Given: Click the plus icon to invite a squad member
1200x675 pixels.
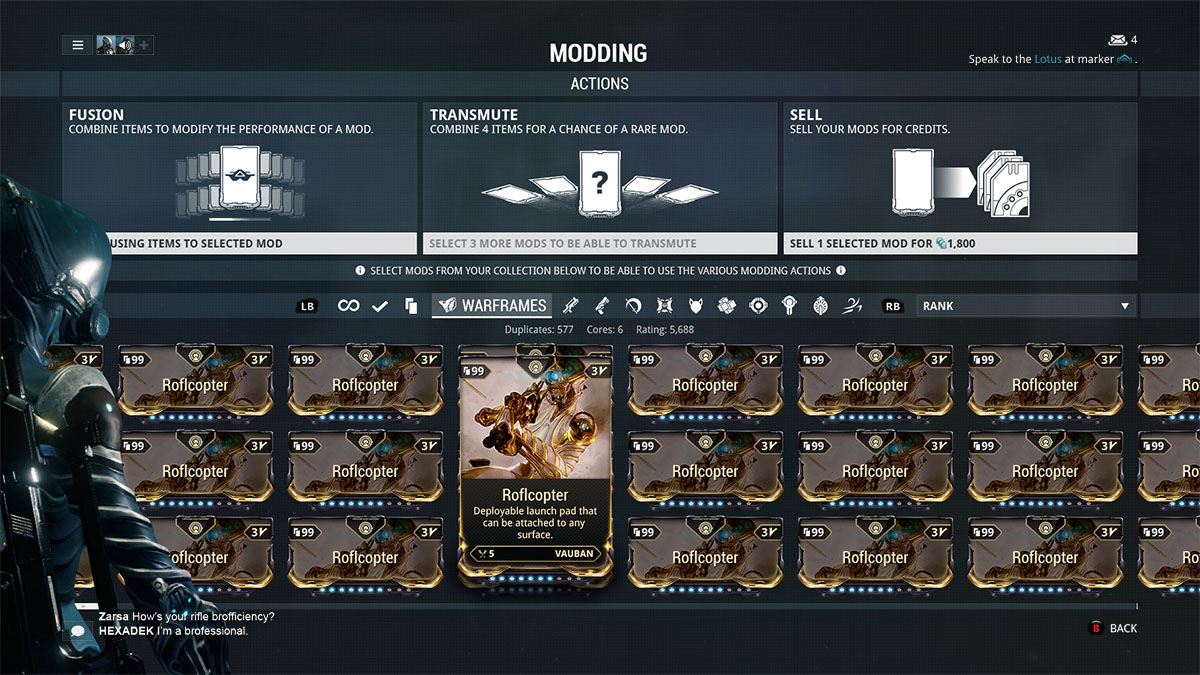Looking at the screenshot, I should tap(144, 45).
